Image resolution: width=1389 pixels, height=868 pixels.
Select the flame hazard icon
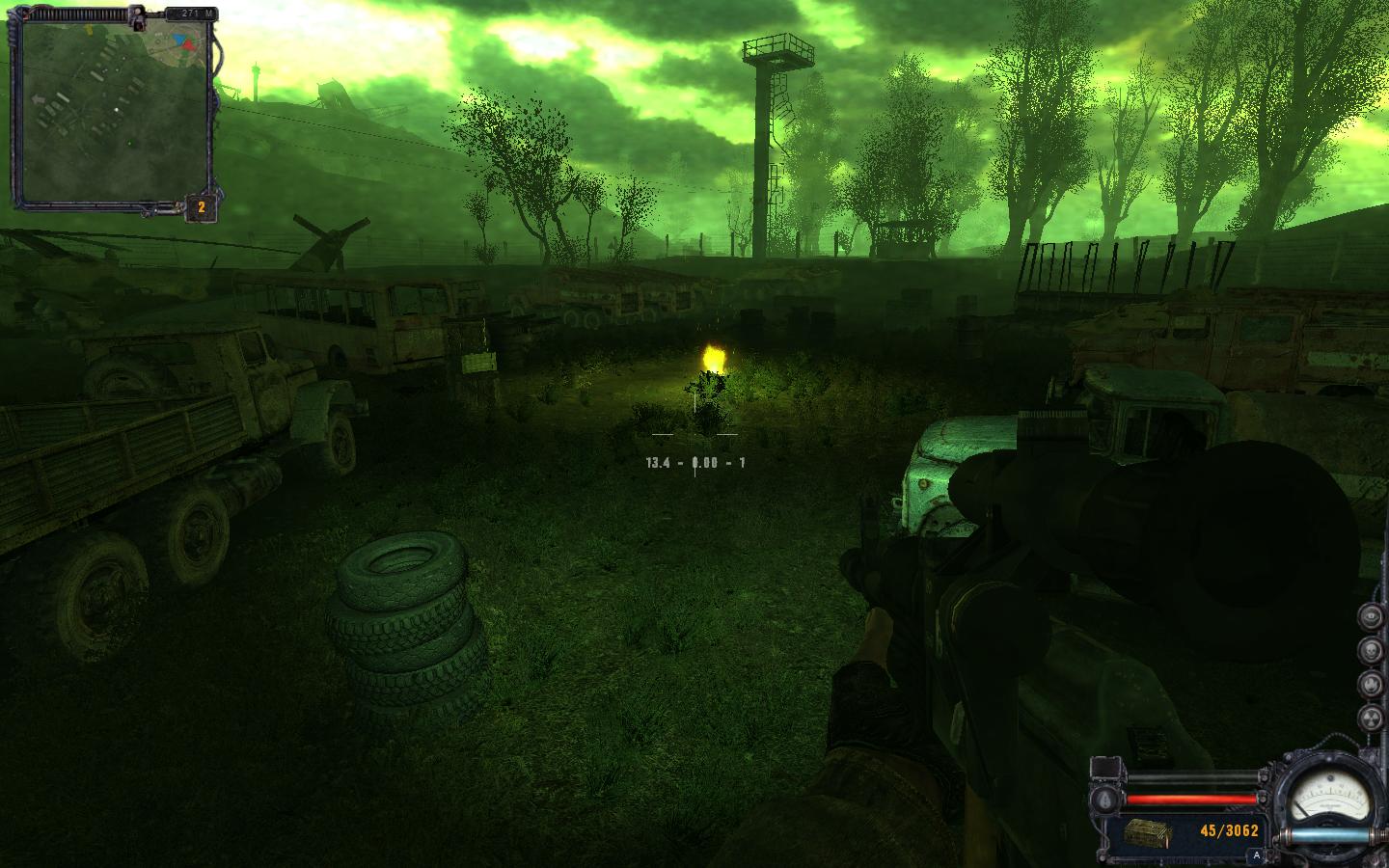pyautogui.click(x=1371, y=683)
